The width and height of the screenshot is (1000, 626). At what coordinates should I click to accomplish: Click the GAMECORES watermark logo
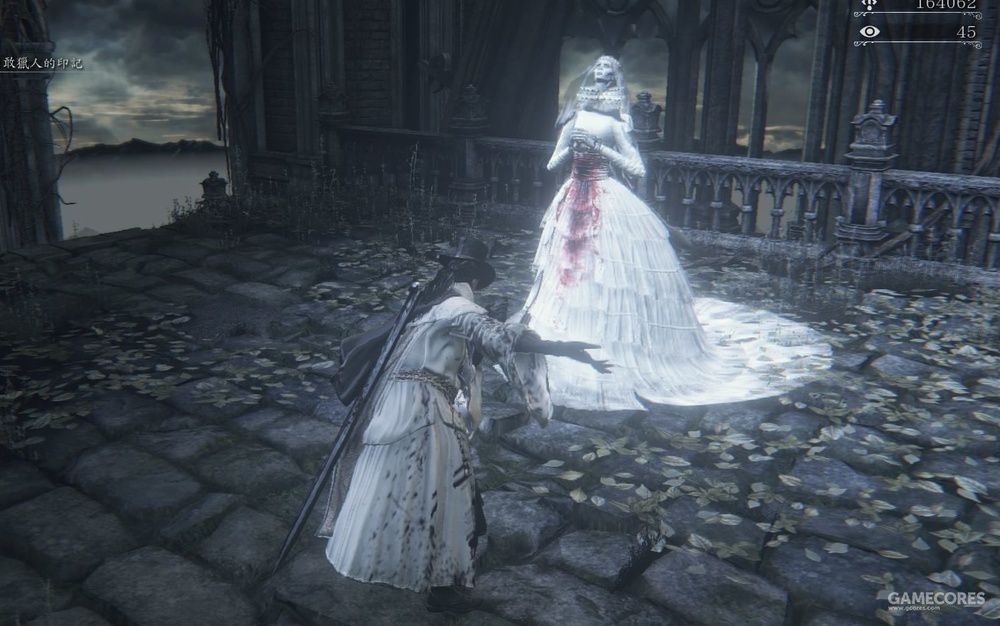click(x=936, y=599)
